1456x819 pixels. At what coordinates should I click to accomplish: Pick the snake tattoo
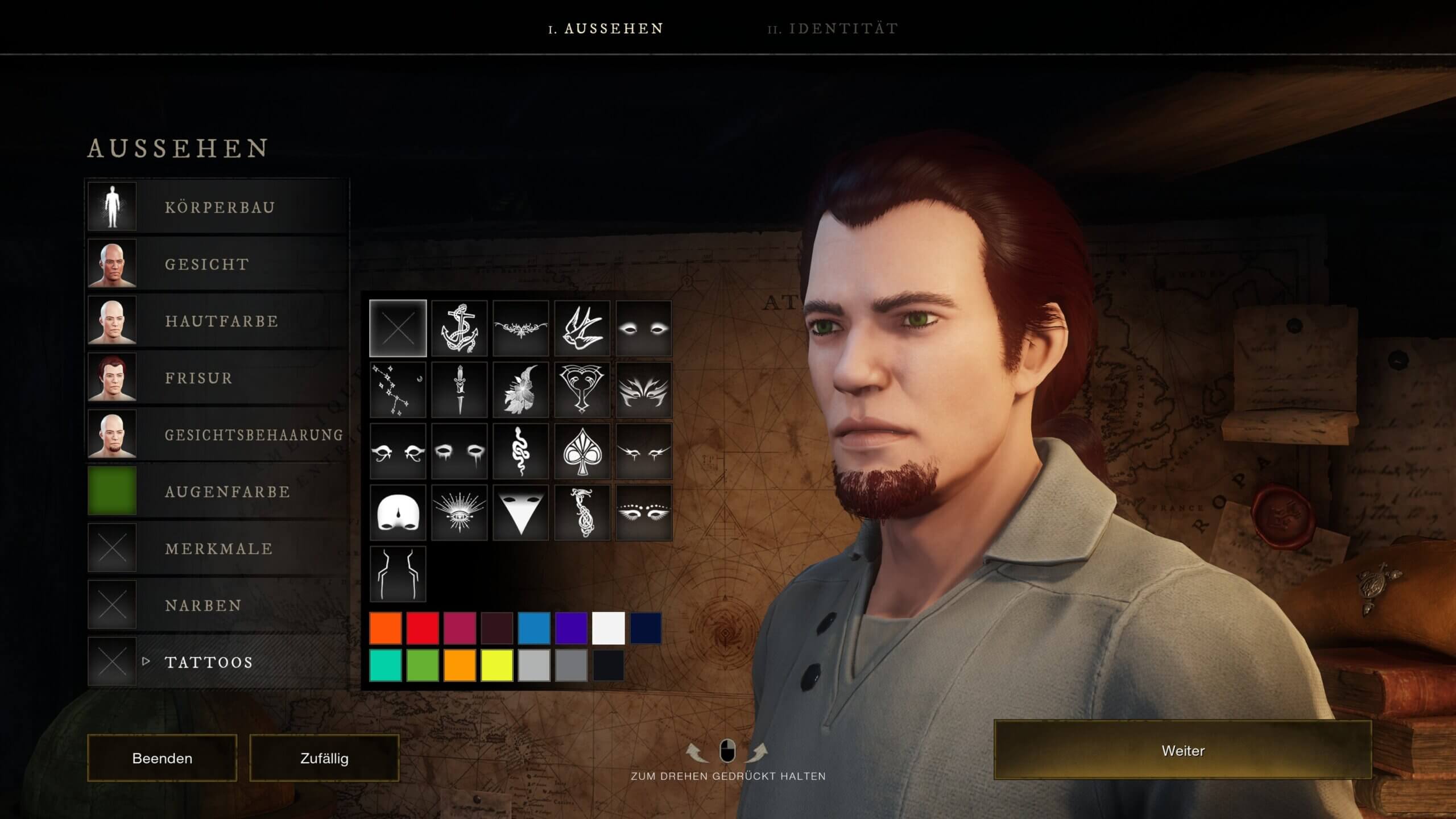[x=520, y=452]
